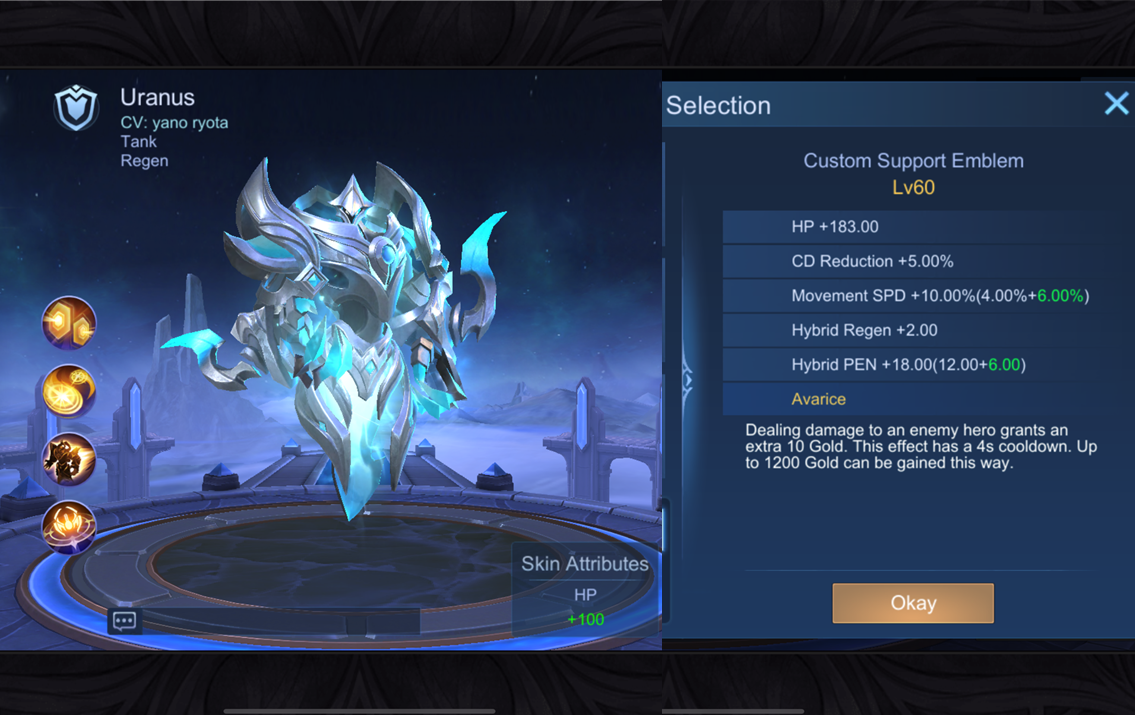Select the Avarice emblem talent
This screenshot has width=1135, height=715.
(818, 399)
